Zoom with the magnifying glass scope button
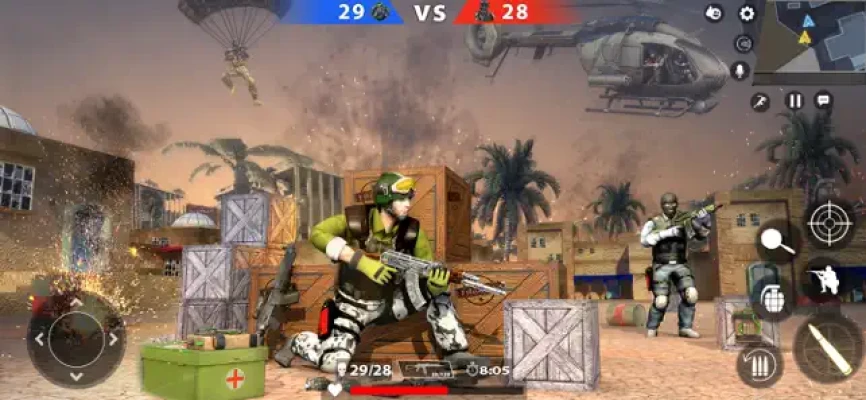Viewport: 866px width, 400px height. 777,240
